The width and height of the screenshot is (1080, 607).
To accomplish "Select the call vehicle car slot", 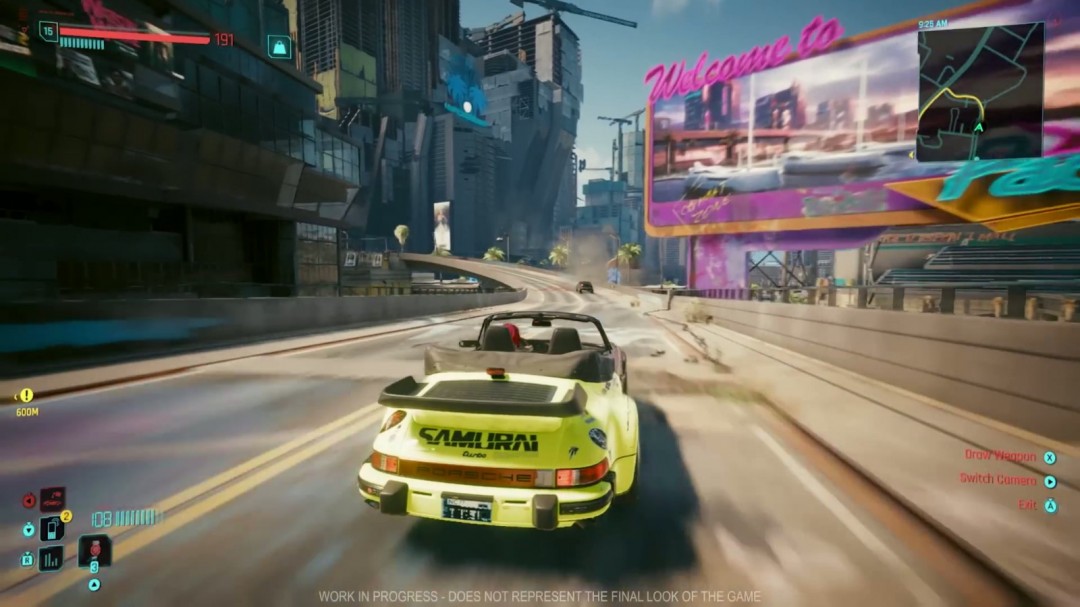I will (52, 498).
